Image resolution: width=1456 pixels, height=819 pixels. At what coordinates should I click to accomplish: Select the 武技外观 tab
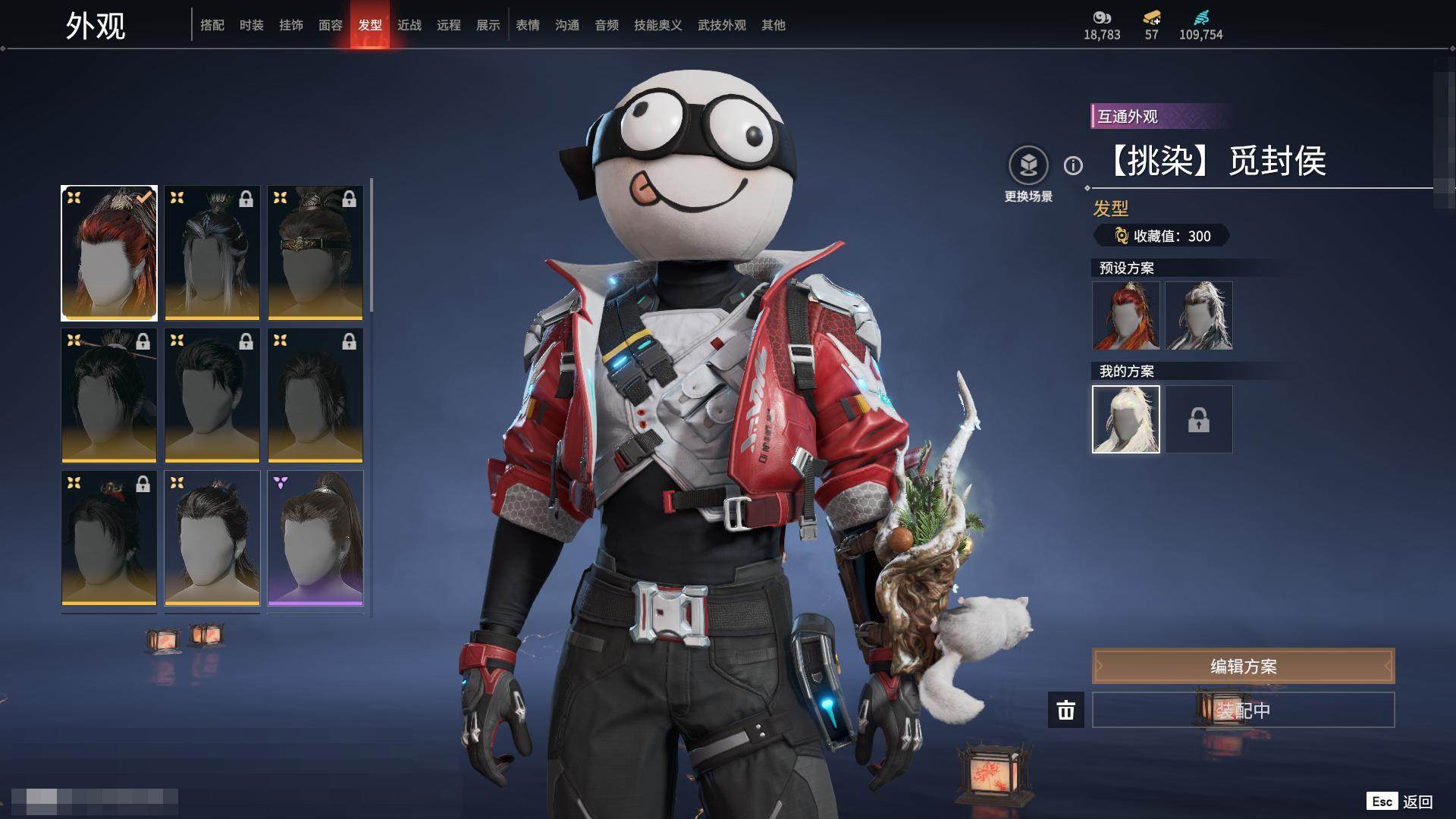722,25
